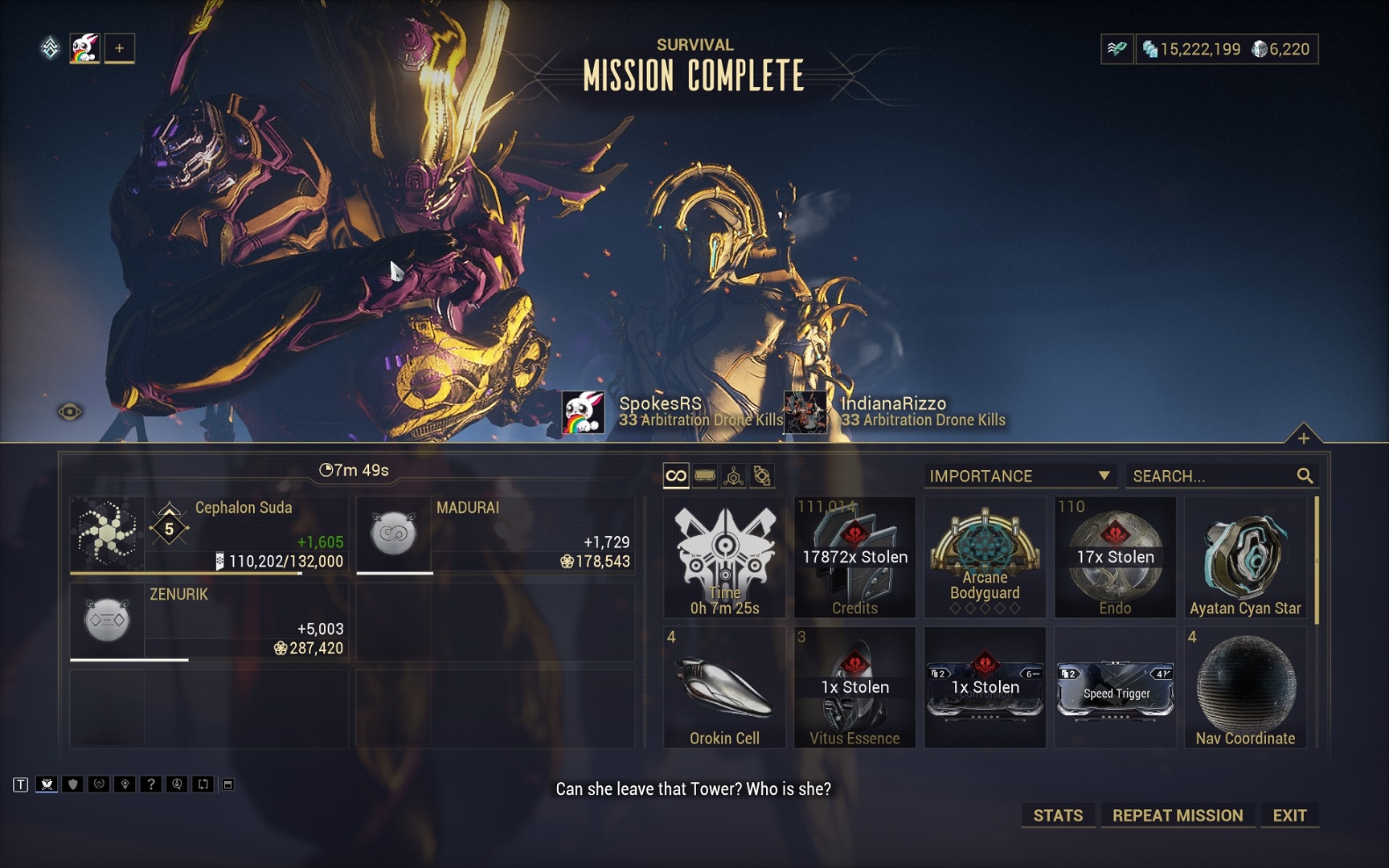Viewport: 1389px width, 868px height.
Task: Toggle the eye visibility icon
Action: 70,412
